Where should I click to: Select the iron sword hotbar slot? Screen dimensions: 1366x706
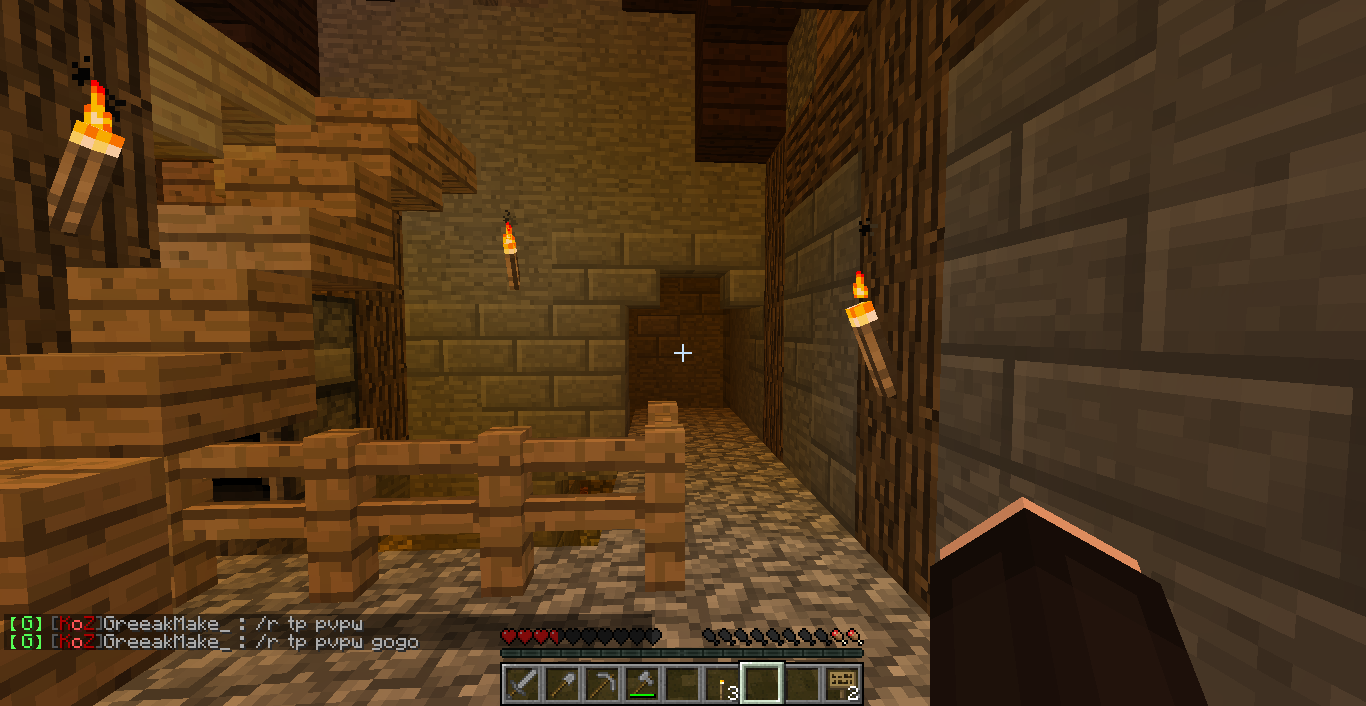(522, 684)
